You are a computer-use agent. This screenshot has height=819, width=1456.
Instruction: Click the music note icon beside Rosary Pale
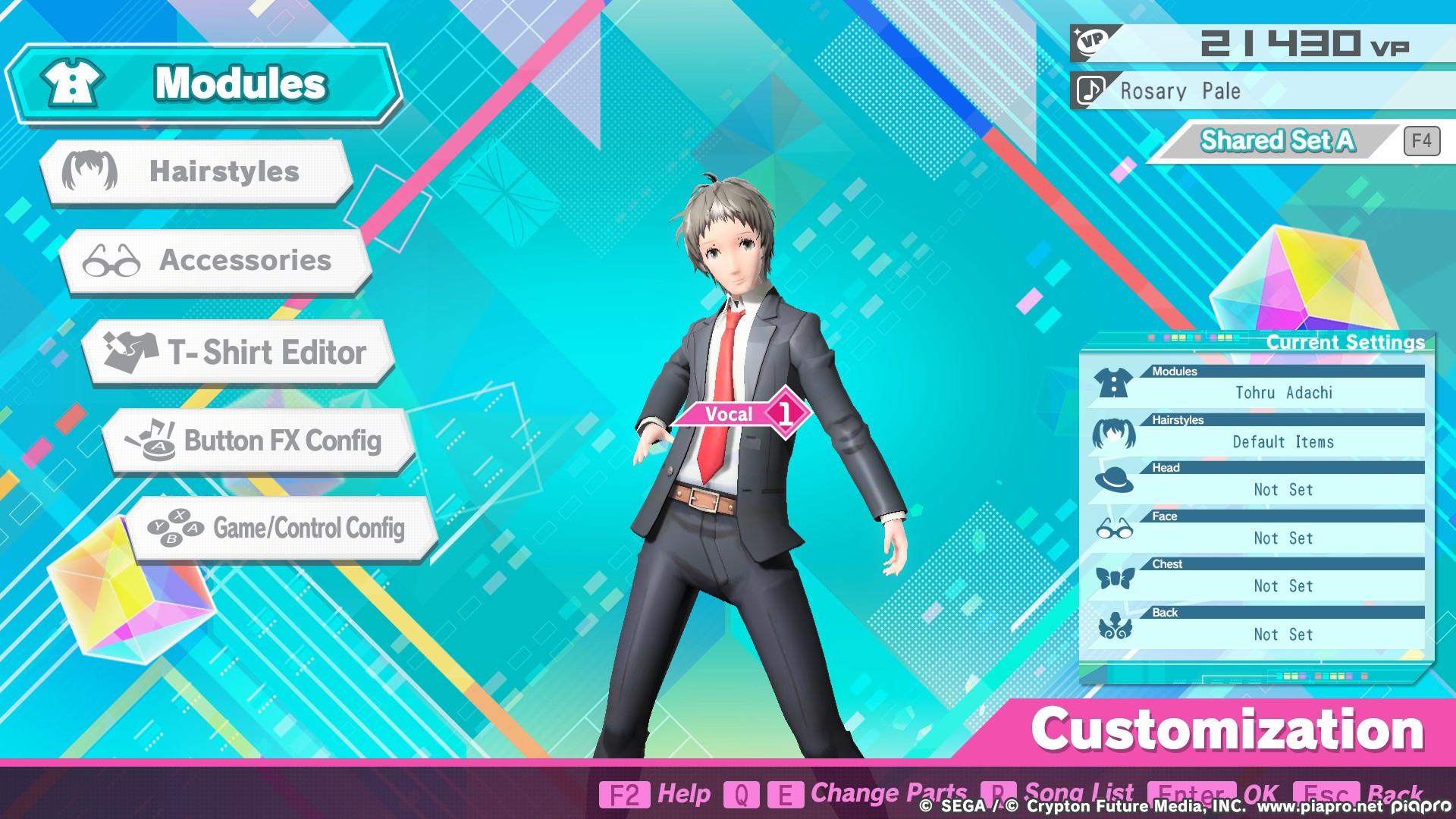[x=1090, y=90]
